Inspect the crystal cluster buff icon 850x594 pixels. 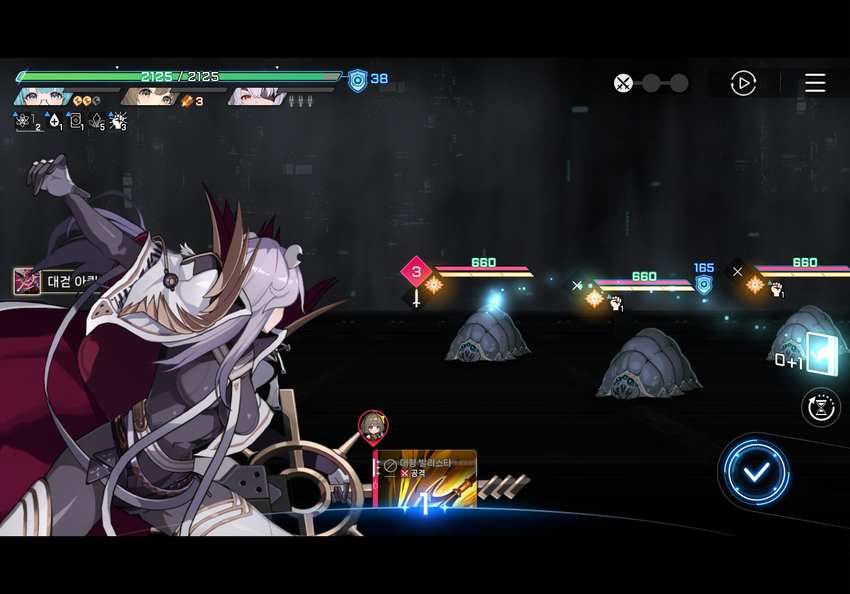point(96,122)
